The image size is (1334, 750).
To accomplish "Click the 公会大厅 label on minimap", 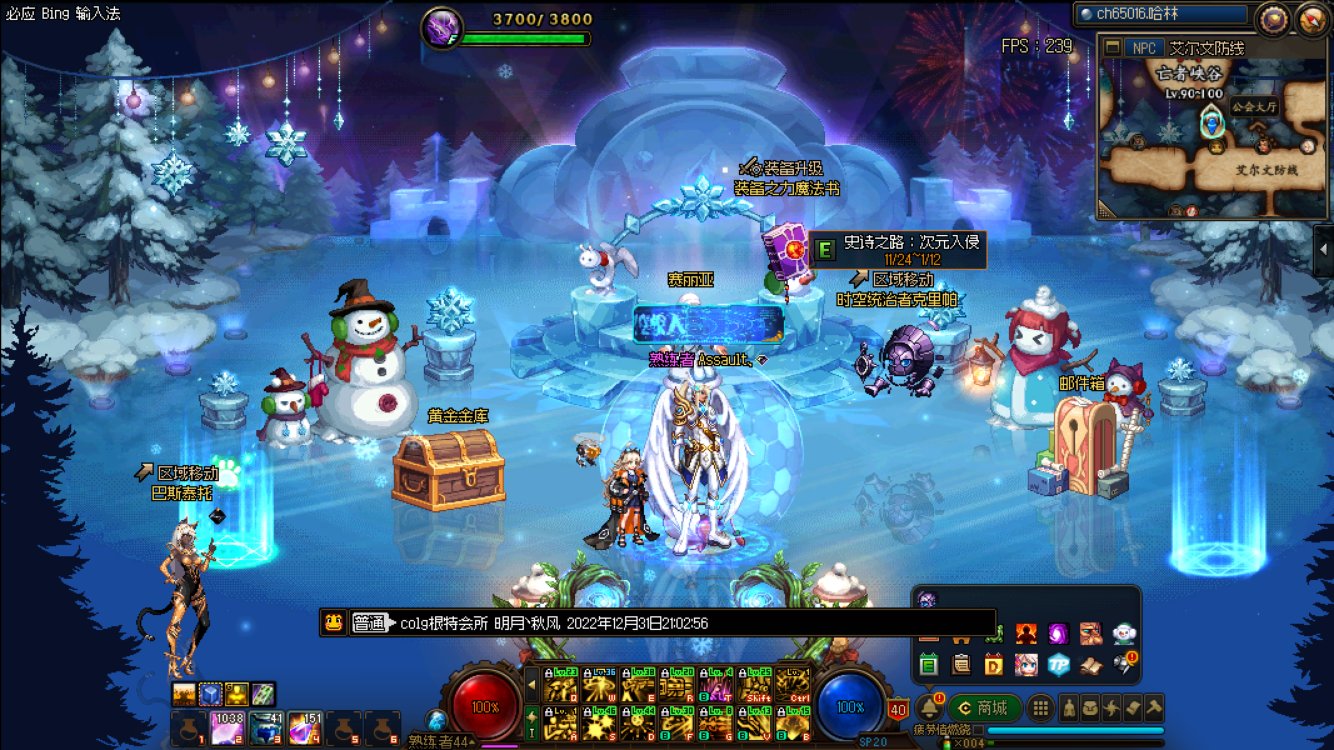I will 1254,105.
